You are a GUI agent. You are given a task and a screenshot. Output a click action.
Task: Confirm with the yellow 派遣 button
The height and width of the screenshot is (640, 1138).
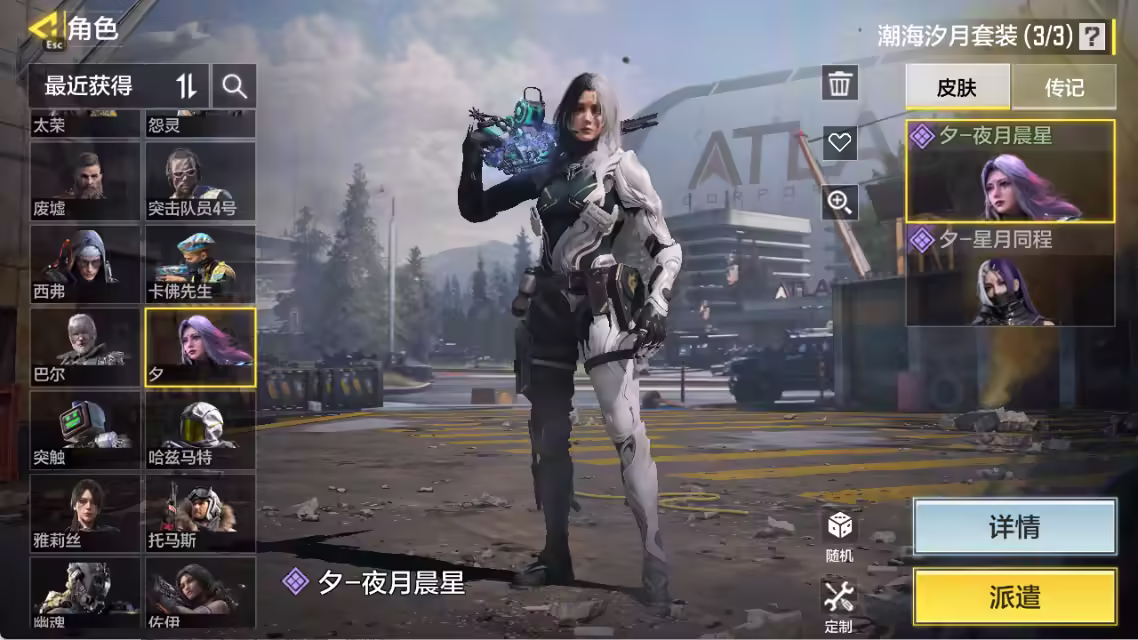point(1014,597)
